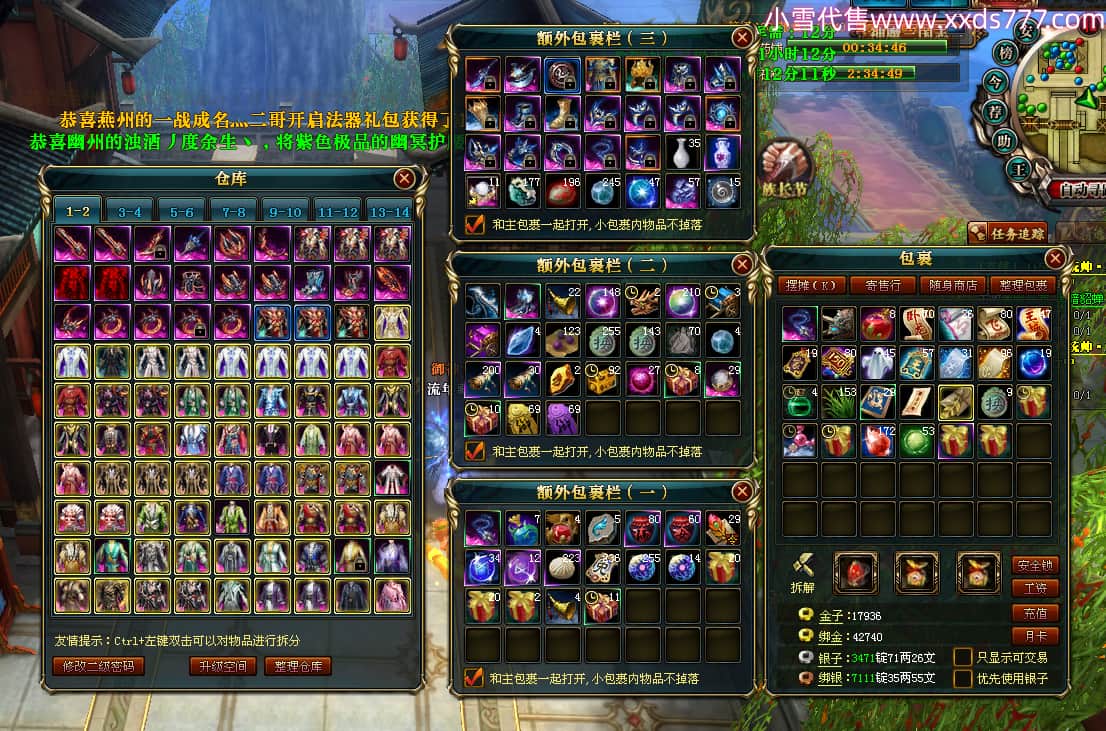The image size is (1106, 731).
Task: Close the 包裹 bag window
Action: pos(1055,258)
